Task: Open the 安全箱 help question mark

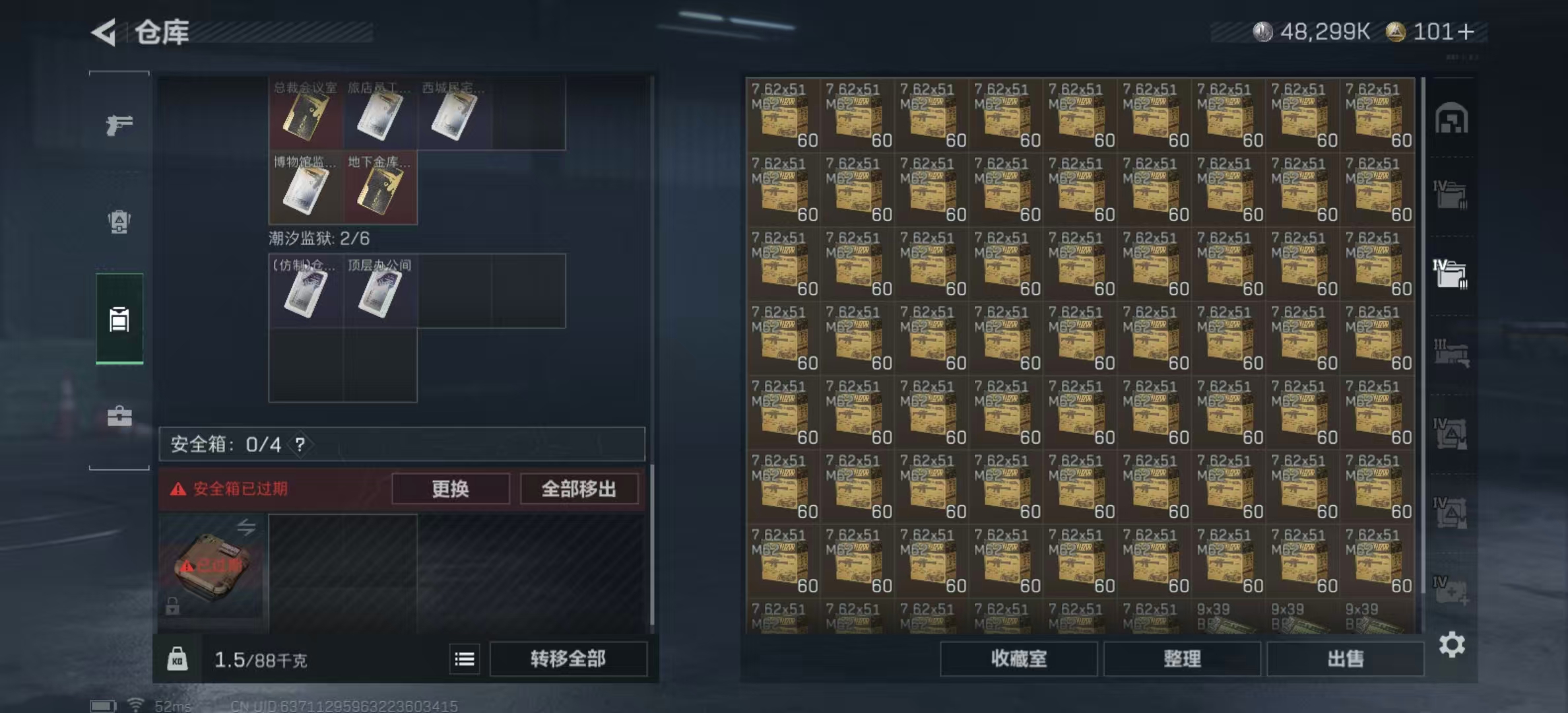Action: tap(300, 444)
